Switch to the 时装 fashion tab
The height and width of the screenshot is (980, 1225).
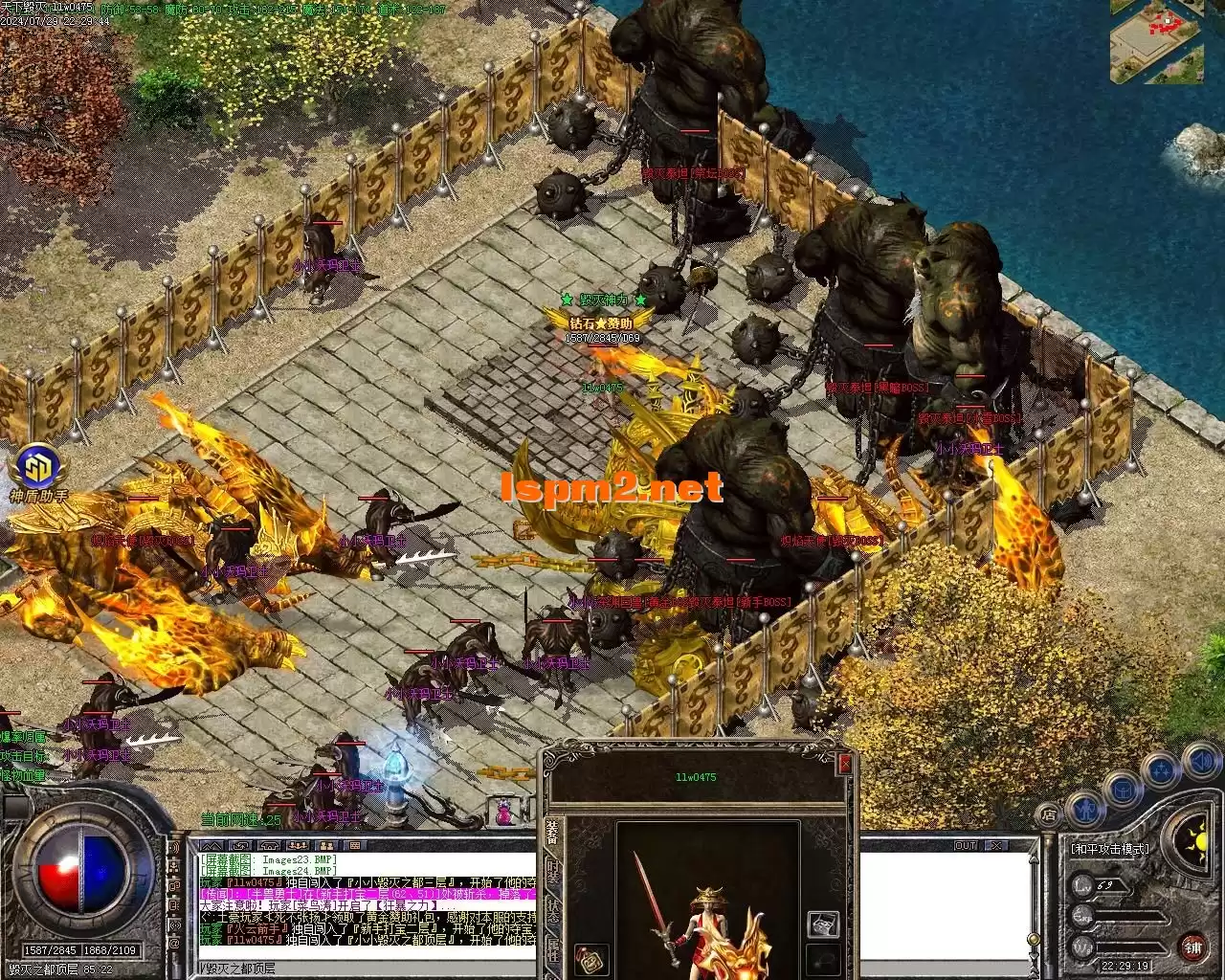click(553, 874)
